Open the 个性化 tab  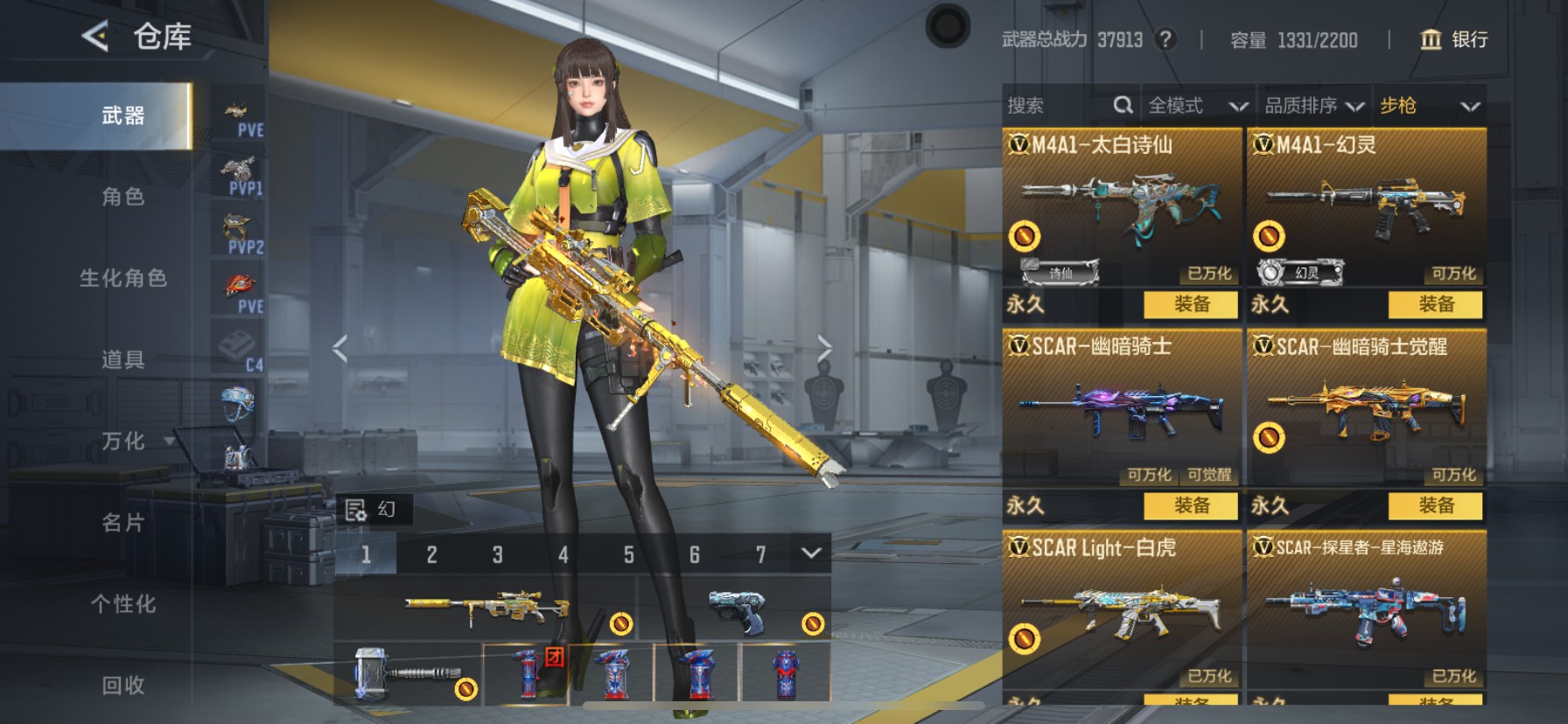click(x=122, y=604)
